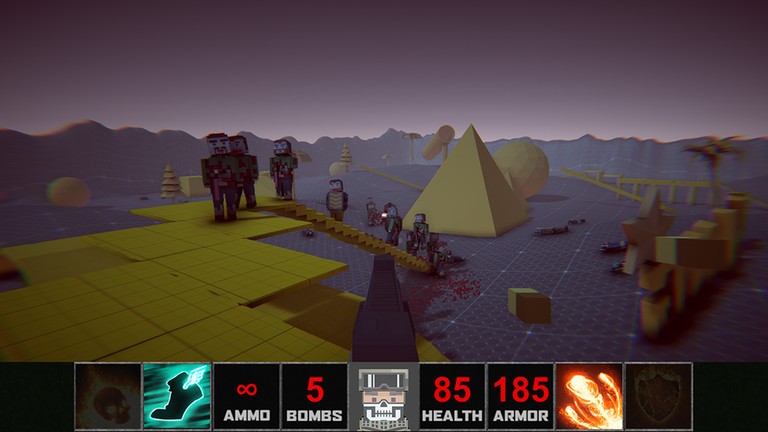Activate the winged boot speed ability
The height and width of the screenshot is (432, 768).
pyautogui.click(x=177, y=396)
